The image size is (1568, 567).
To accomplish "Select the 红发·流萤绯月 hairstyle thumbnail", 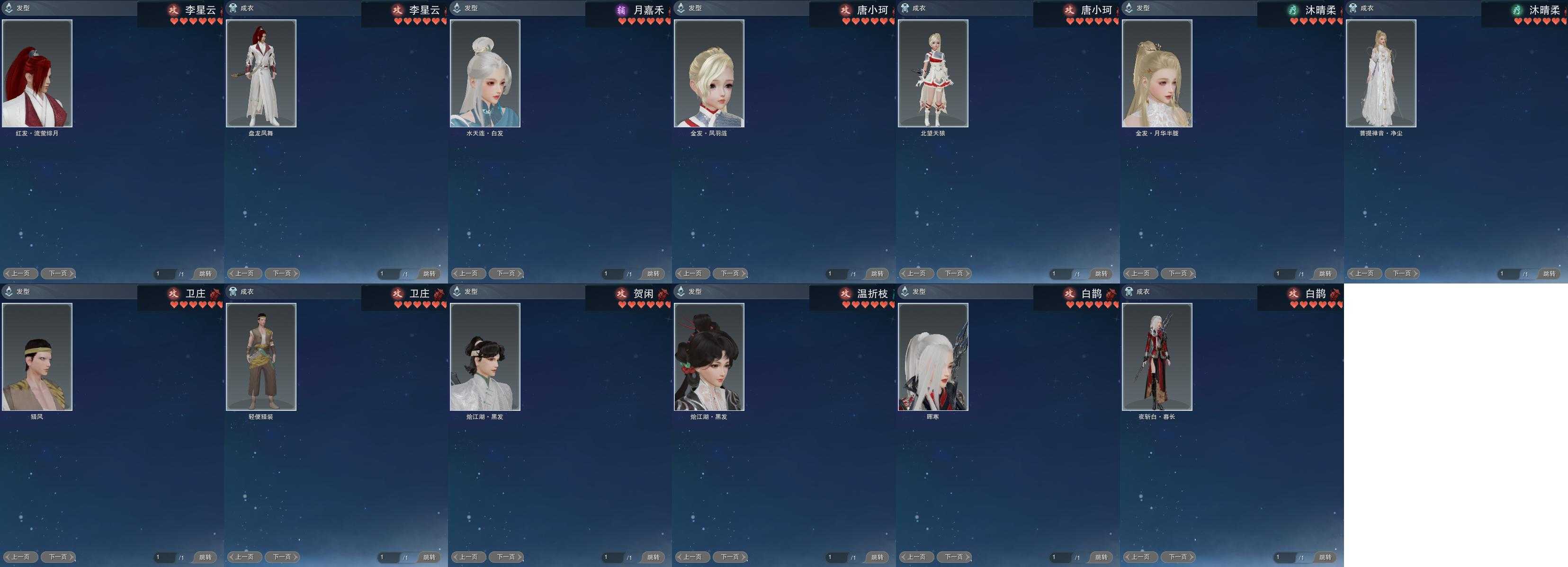I will click(x=37, y=73).
